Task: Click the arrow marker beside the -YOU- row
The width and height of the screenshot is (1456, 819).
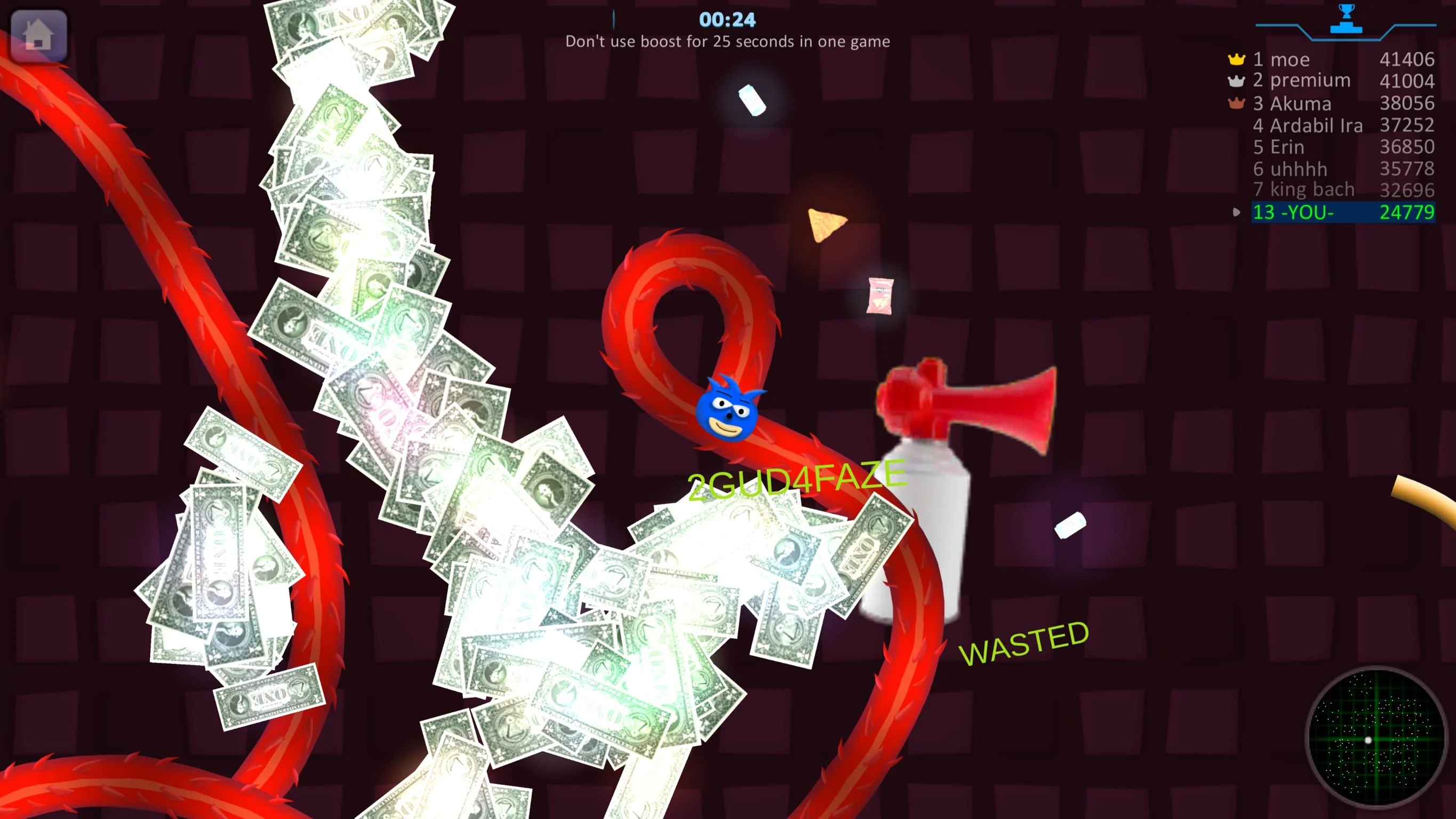Action: click(1236, 211)
